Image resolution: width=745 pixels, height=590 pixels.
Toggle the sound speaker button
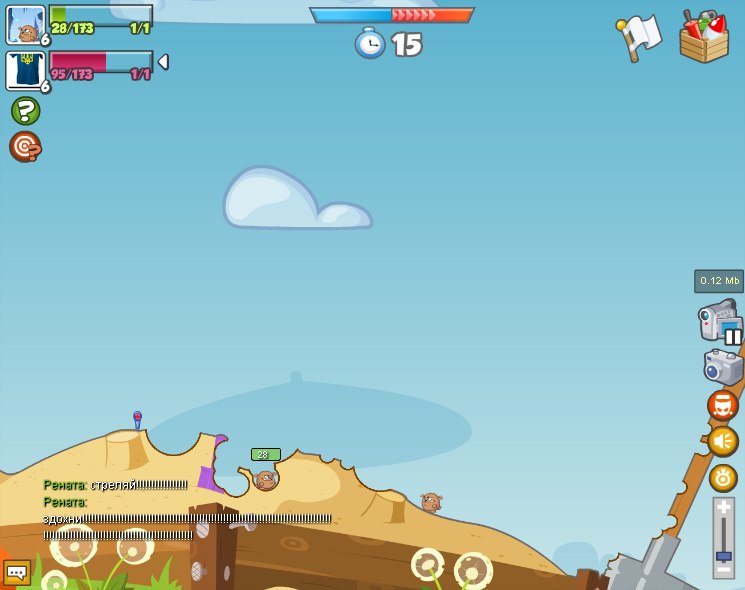[x=722, y=441]
